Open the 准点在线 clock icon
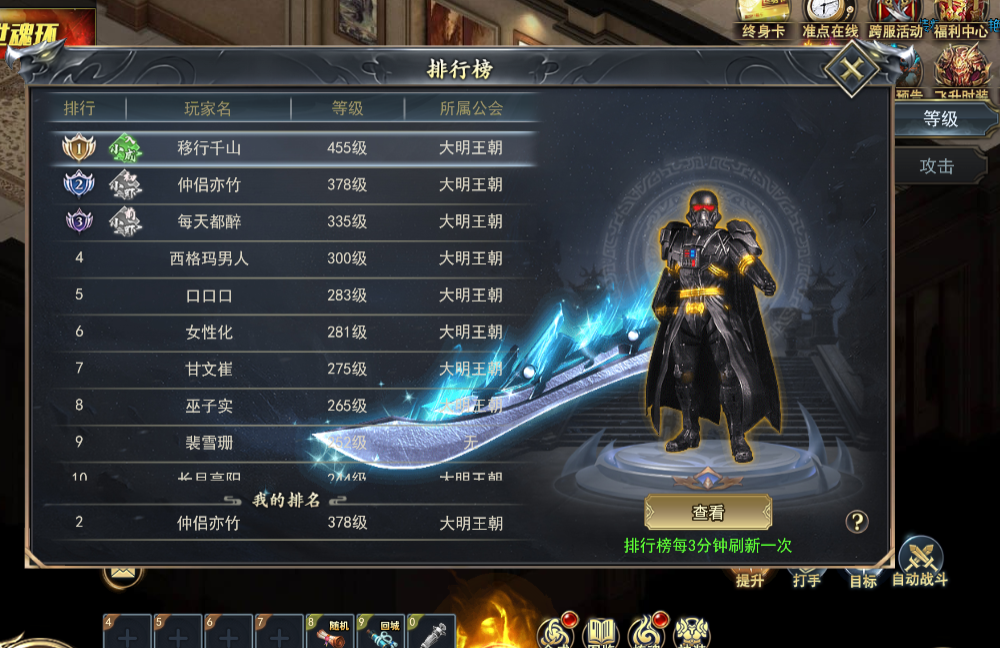Image resolution: width=1000 pixels, height=648 pixels. [x=830, y=18]
